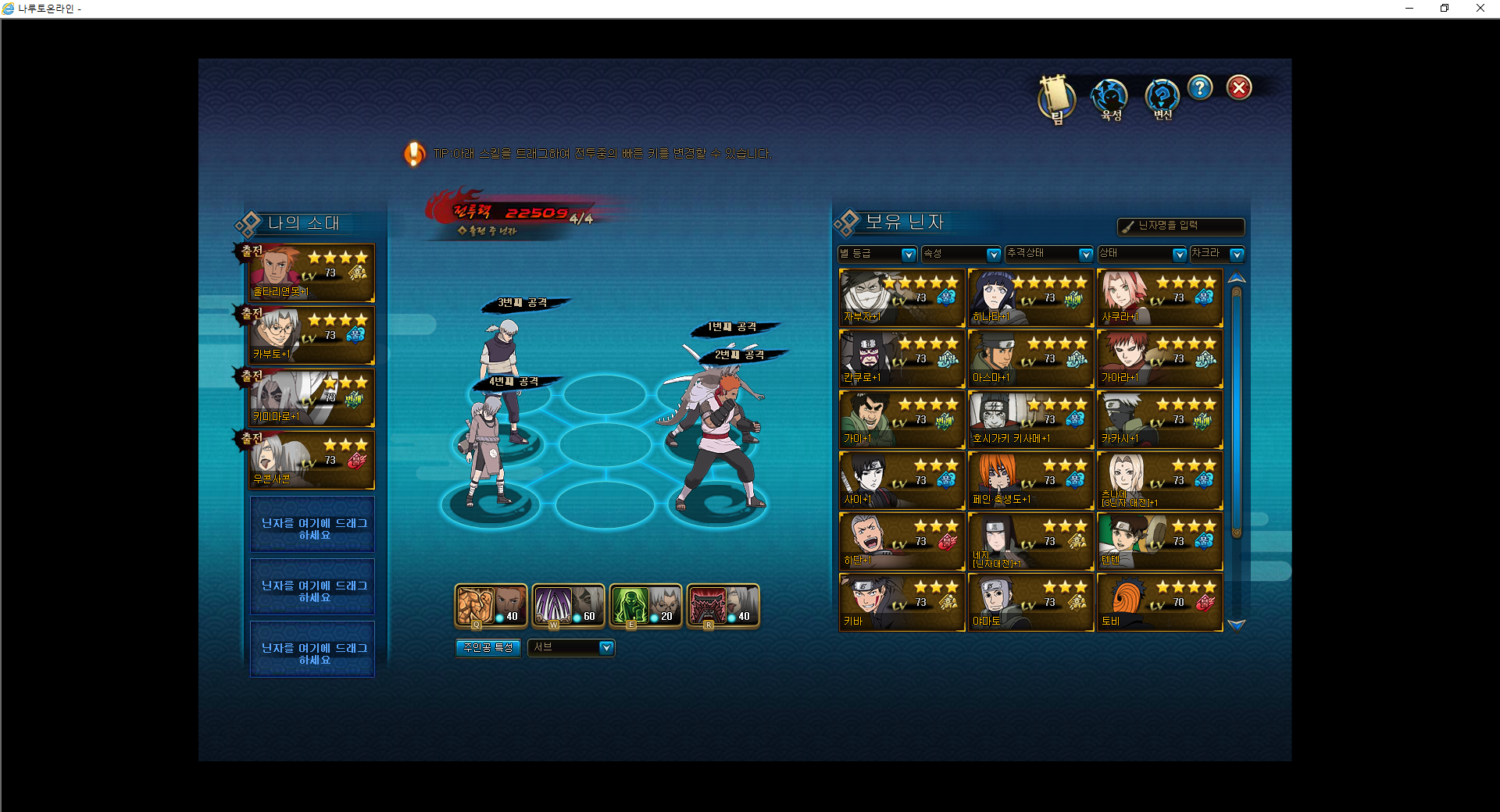The width and height of the screenshot is (1500, 812).
Task: Select the 토비 ninja card
Action: click(1159, 602)
